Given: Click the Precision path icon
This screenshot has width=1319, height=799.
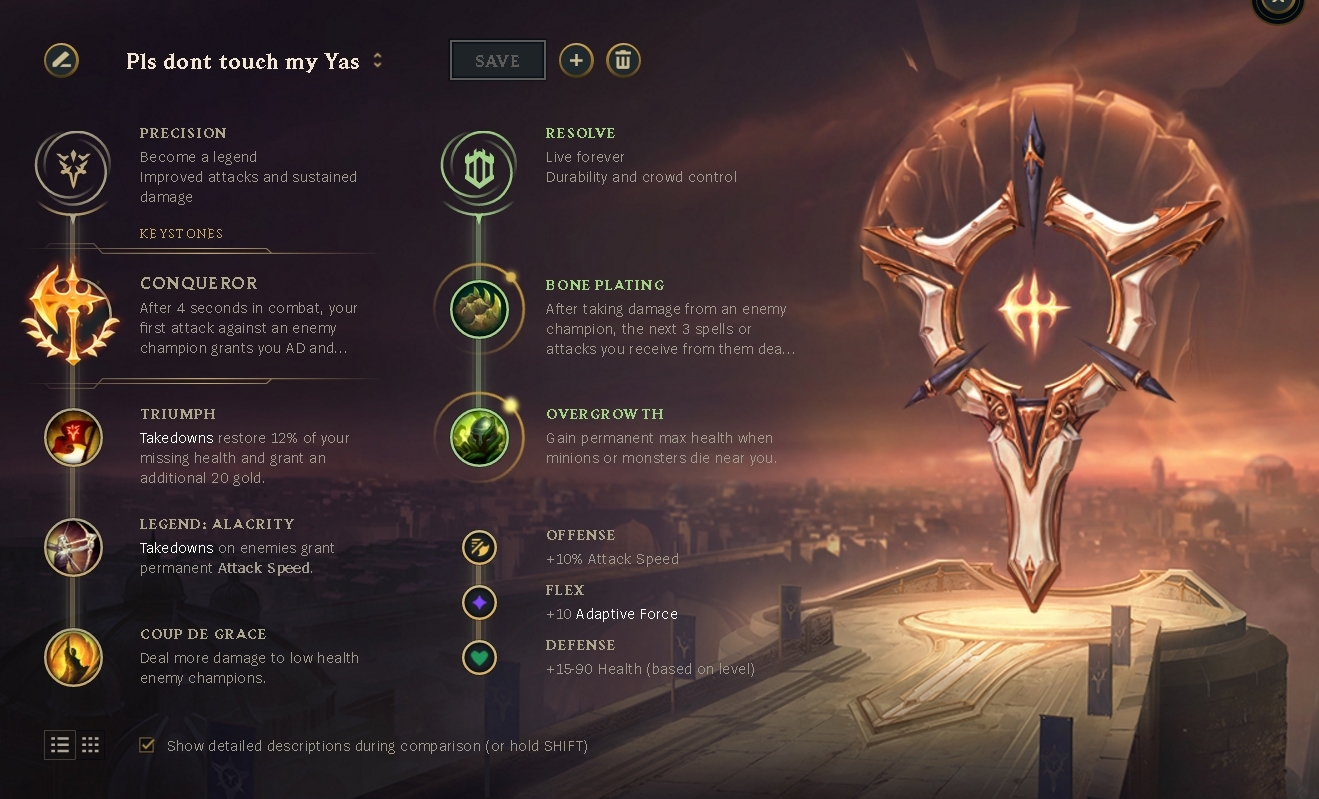Looking at the screenshot, I should 71,169.
